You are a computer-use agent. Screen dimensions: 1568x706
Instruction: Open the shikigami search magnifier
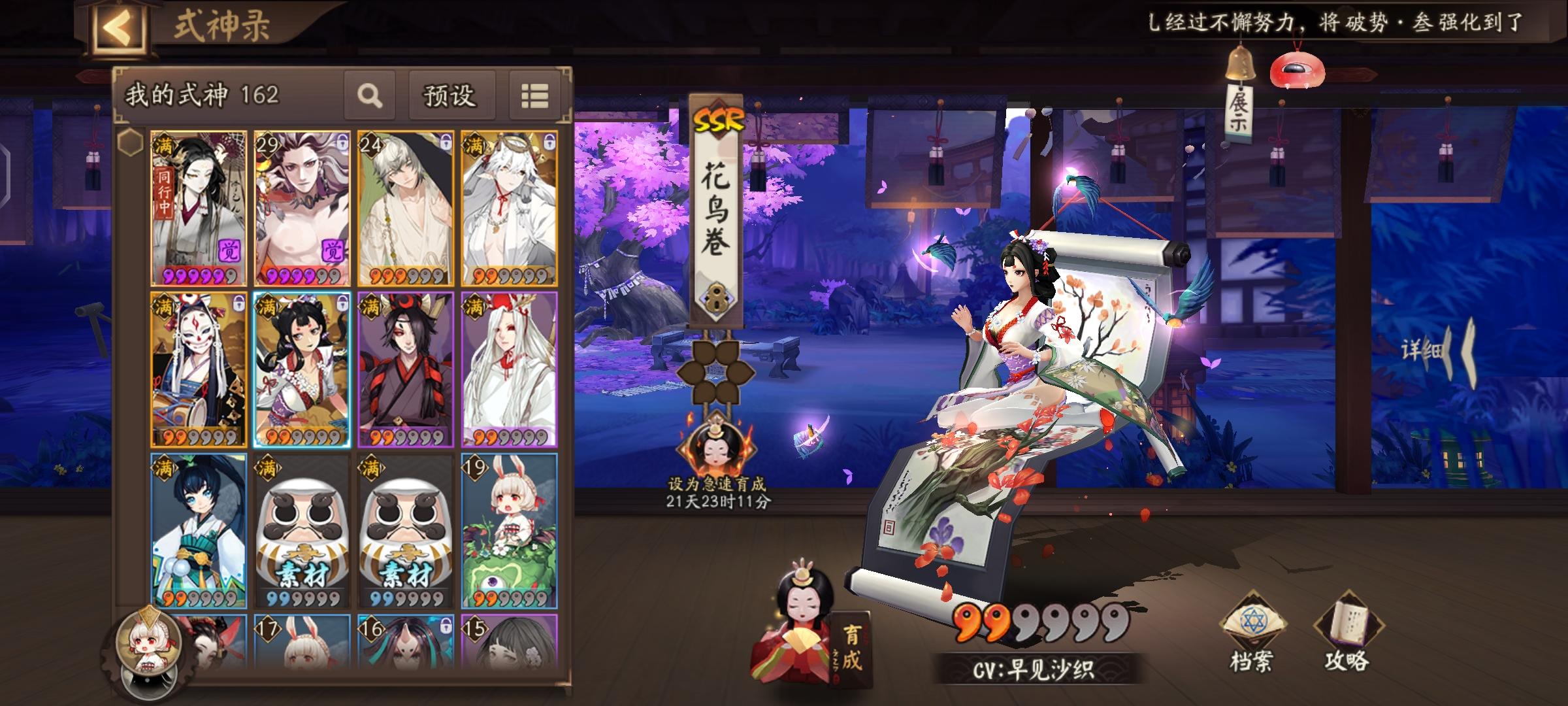[x=370, y=95]
